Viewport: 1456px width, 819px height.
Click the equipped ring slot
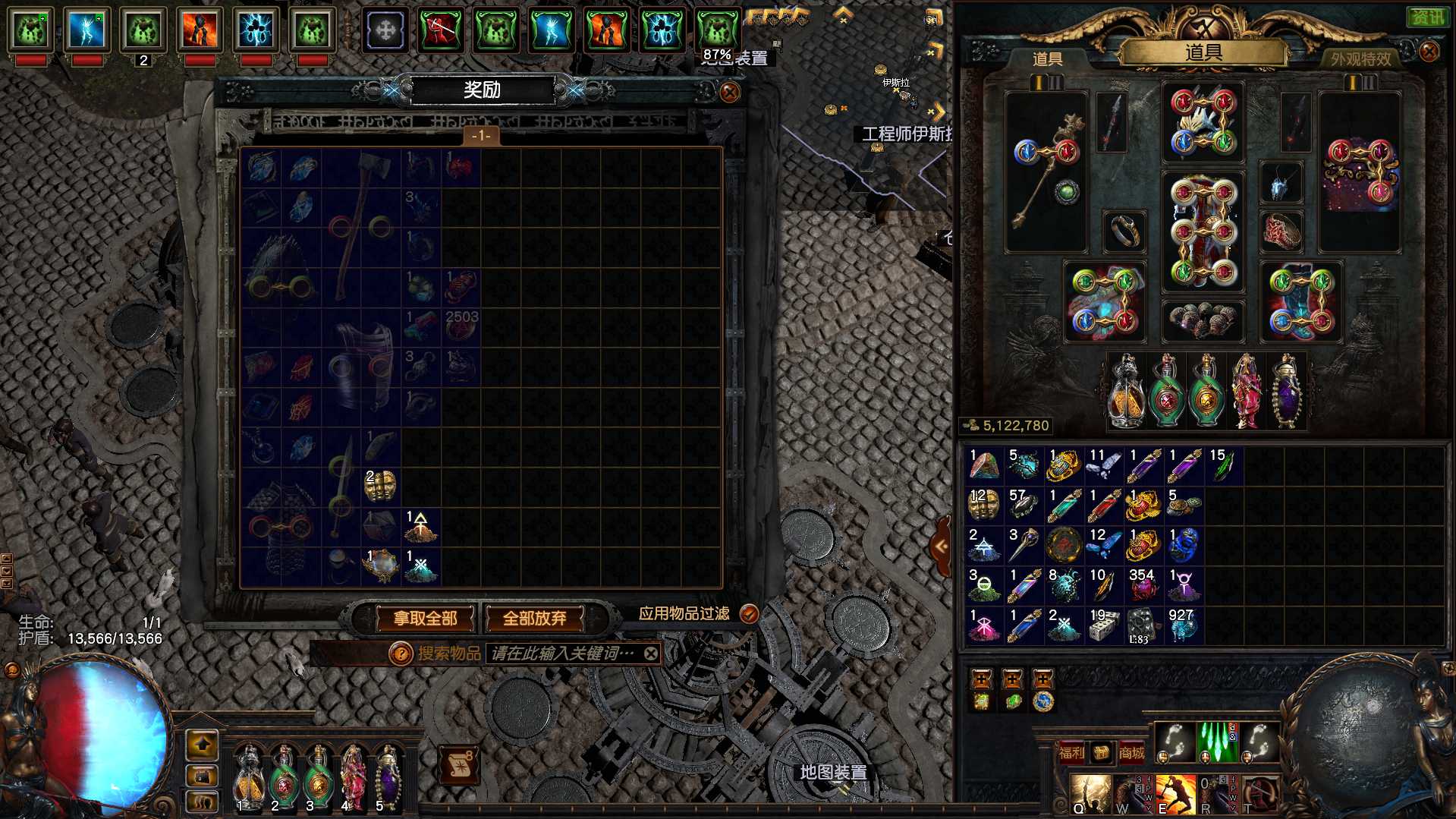(x=1124, y=231)
